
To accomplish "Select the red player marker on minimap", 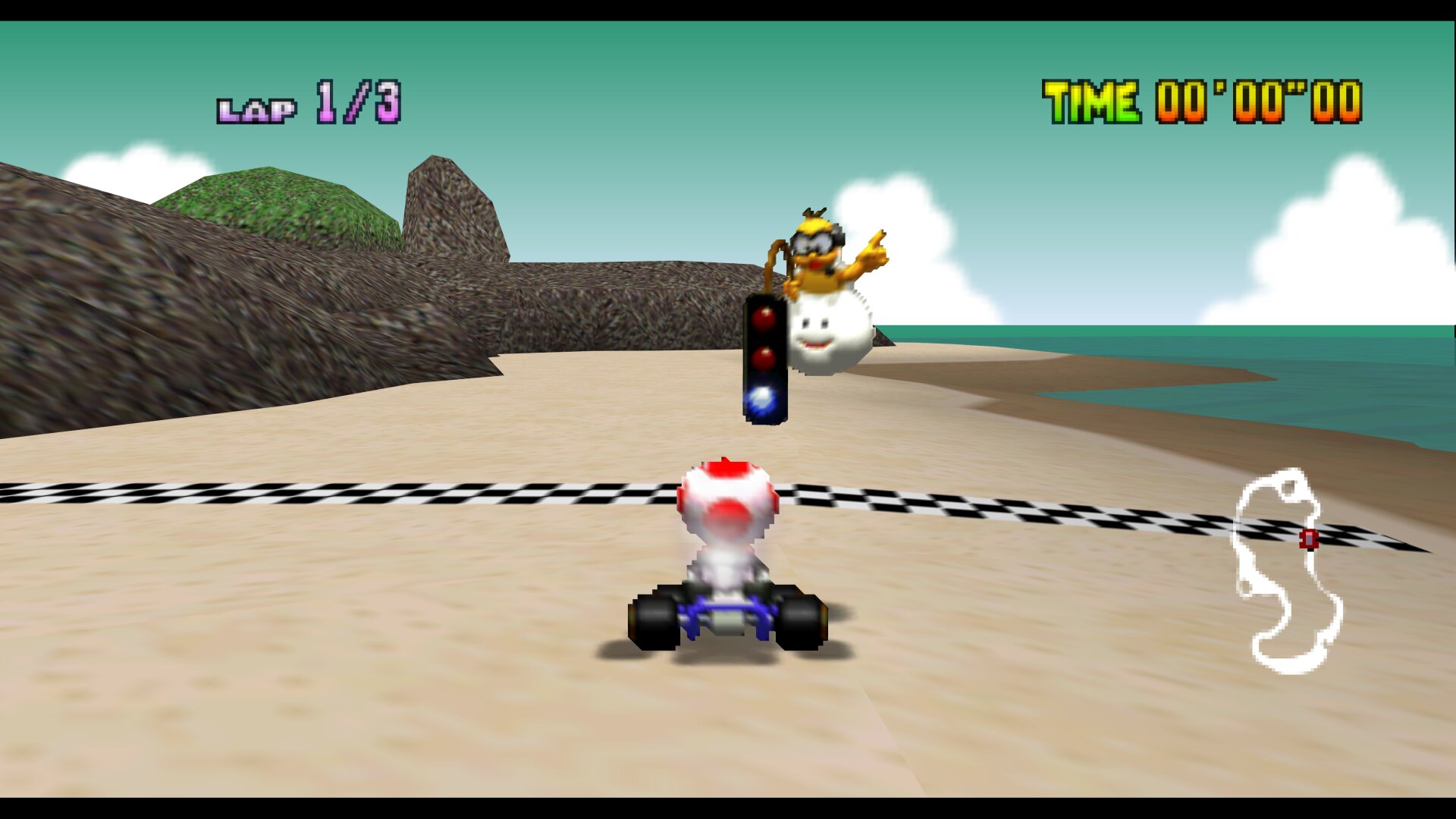I will coord(1309,539).
